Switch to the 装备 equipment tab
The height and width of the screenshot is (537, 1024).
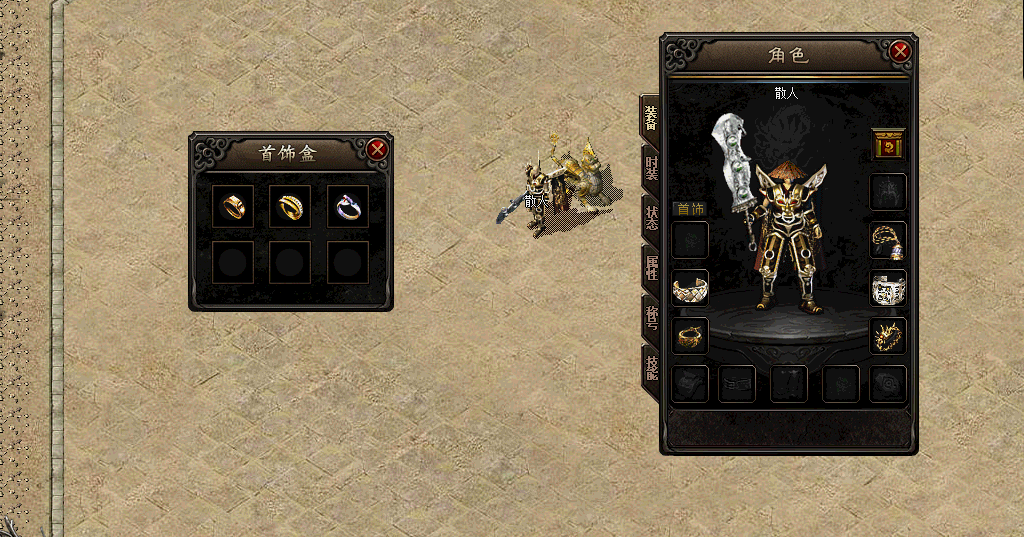tap(651, 118)
